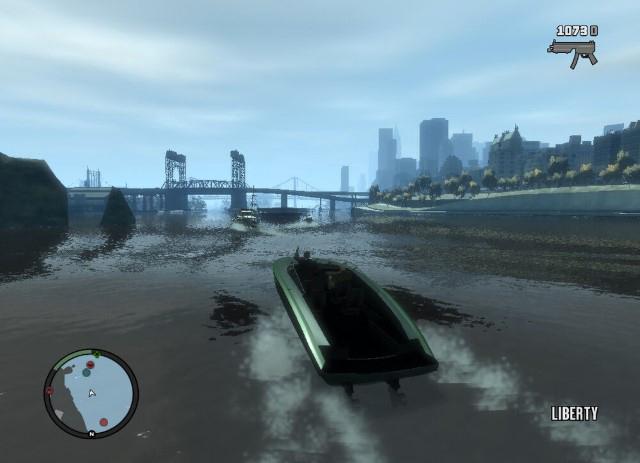
Task: Select the white player arrow on minimap
Action: point(91,393)
